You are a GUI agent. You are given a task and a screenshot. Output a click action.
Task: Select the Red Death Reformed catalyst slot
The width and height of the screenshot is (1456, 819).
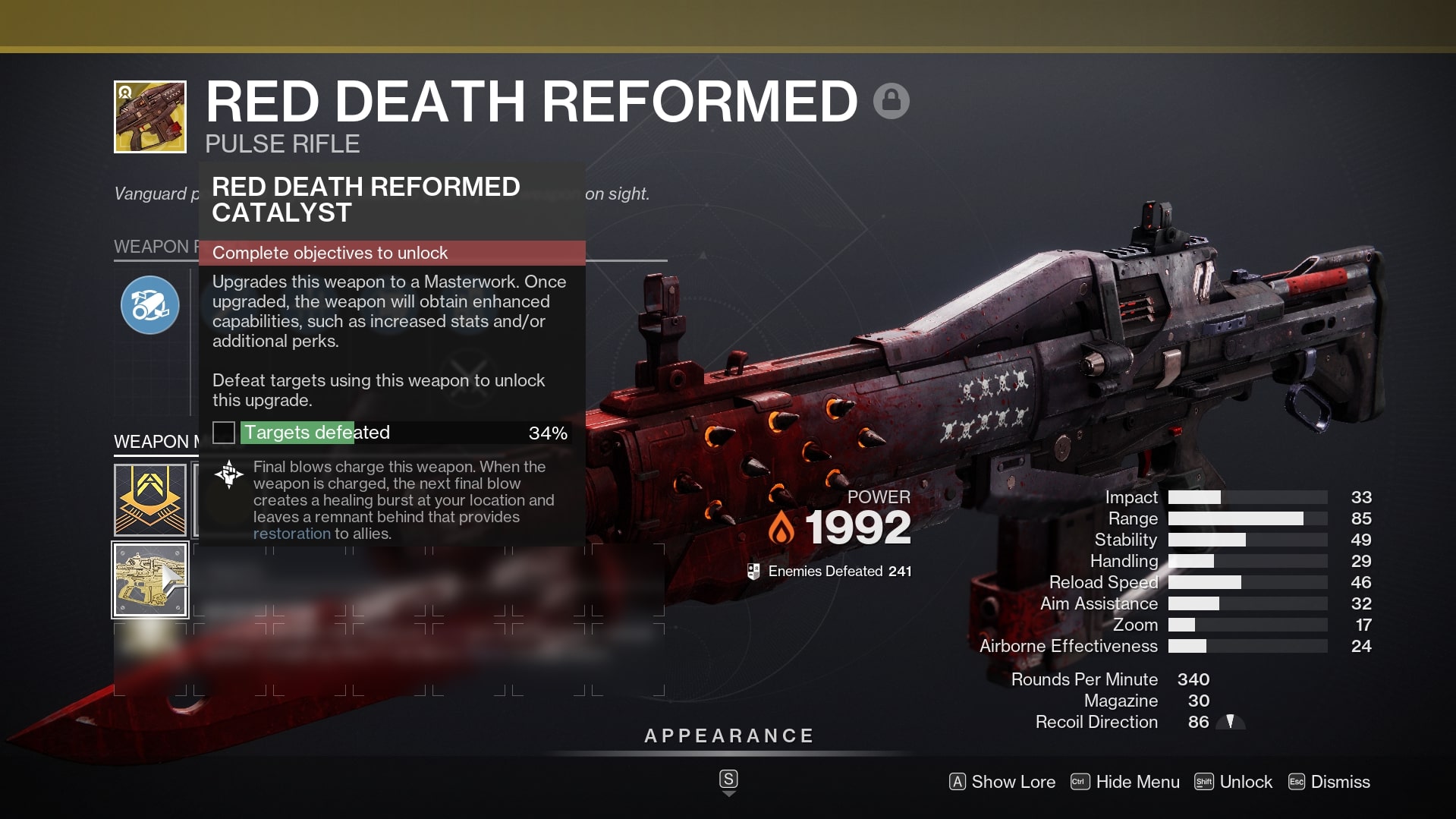pyautogui.click(x=150, y=580)
